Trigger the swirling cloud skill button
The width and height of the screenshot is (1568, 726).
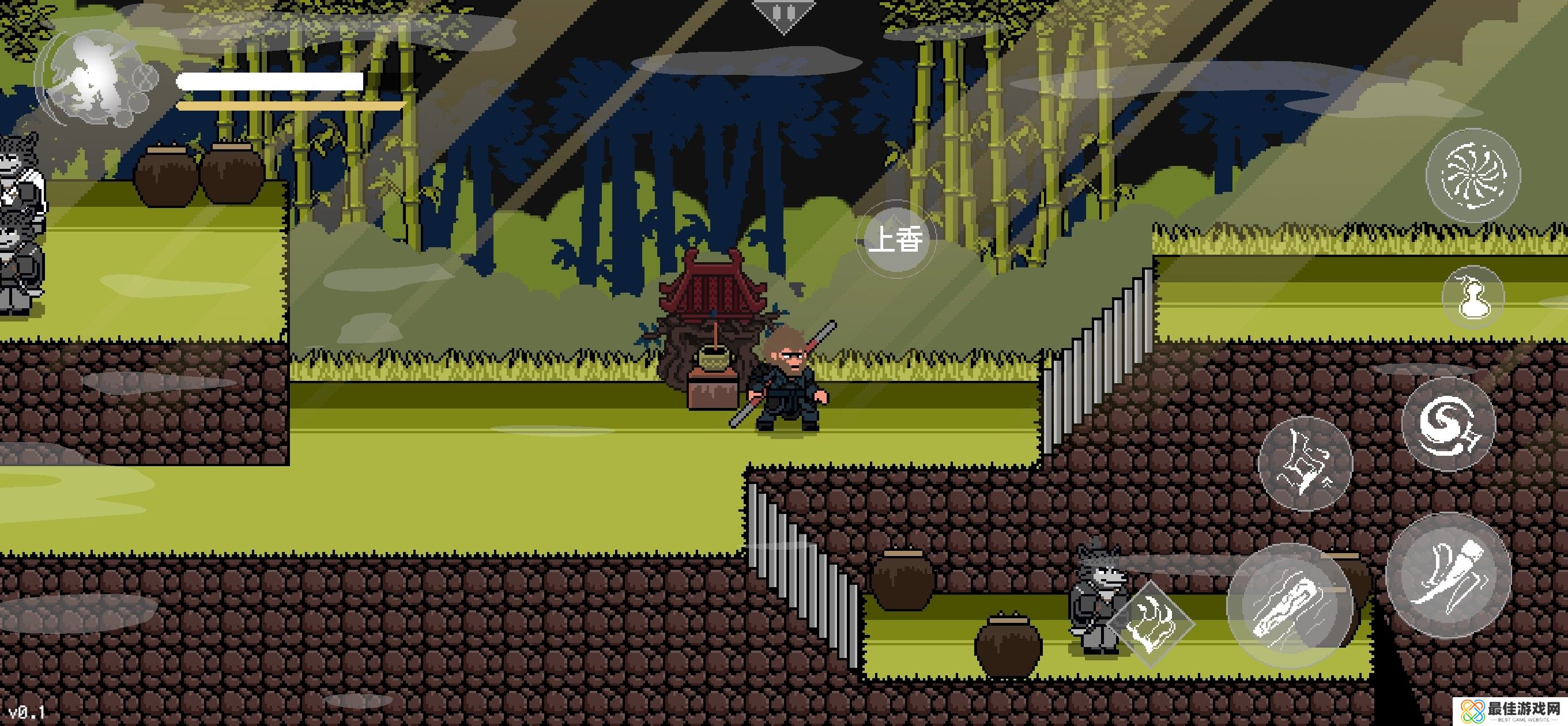[x=1448, y=423]
